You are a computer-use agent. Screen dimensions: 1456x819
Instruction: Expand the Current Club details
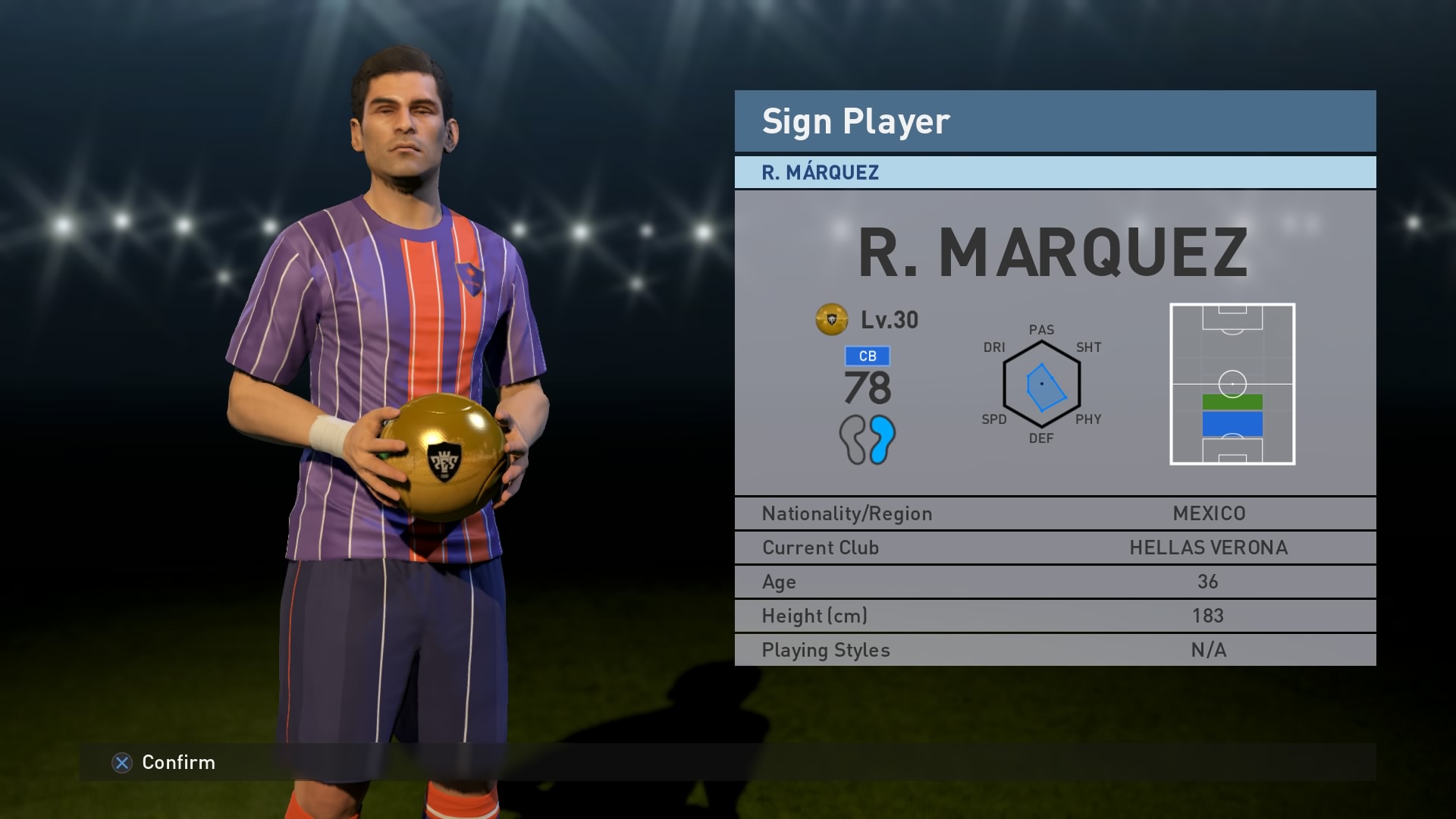[x=1054, y=548]
